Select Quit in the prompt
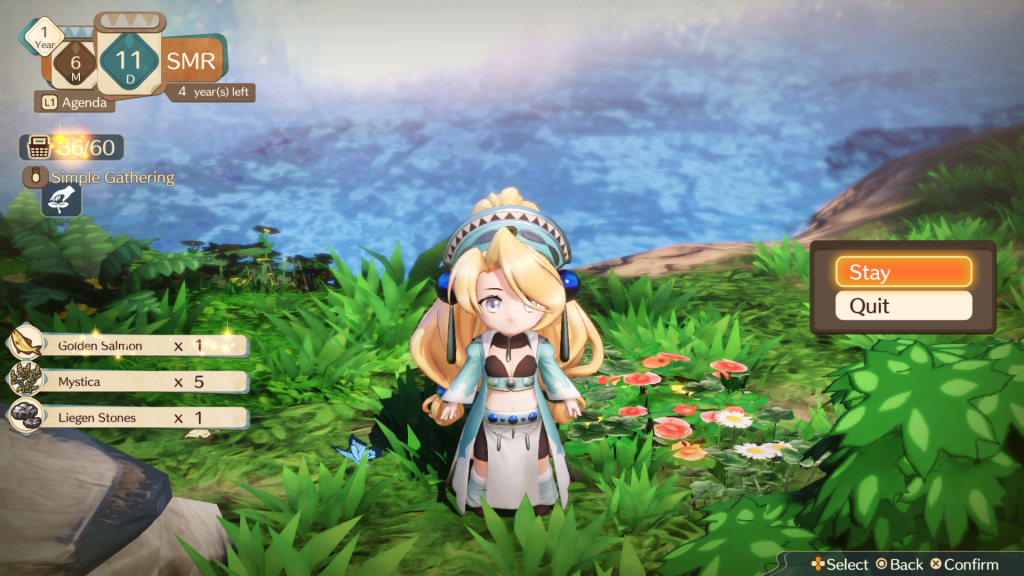Image resolution: width=1024 pixels, height=576 pixels. point(903,306)
